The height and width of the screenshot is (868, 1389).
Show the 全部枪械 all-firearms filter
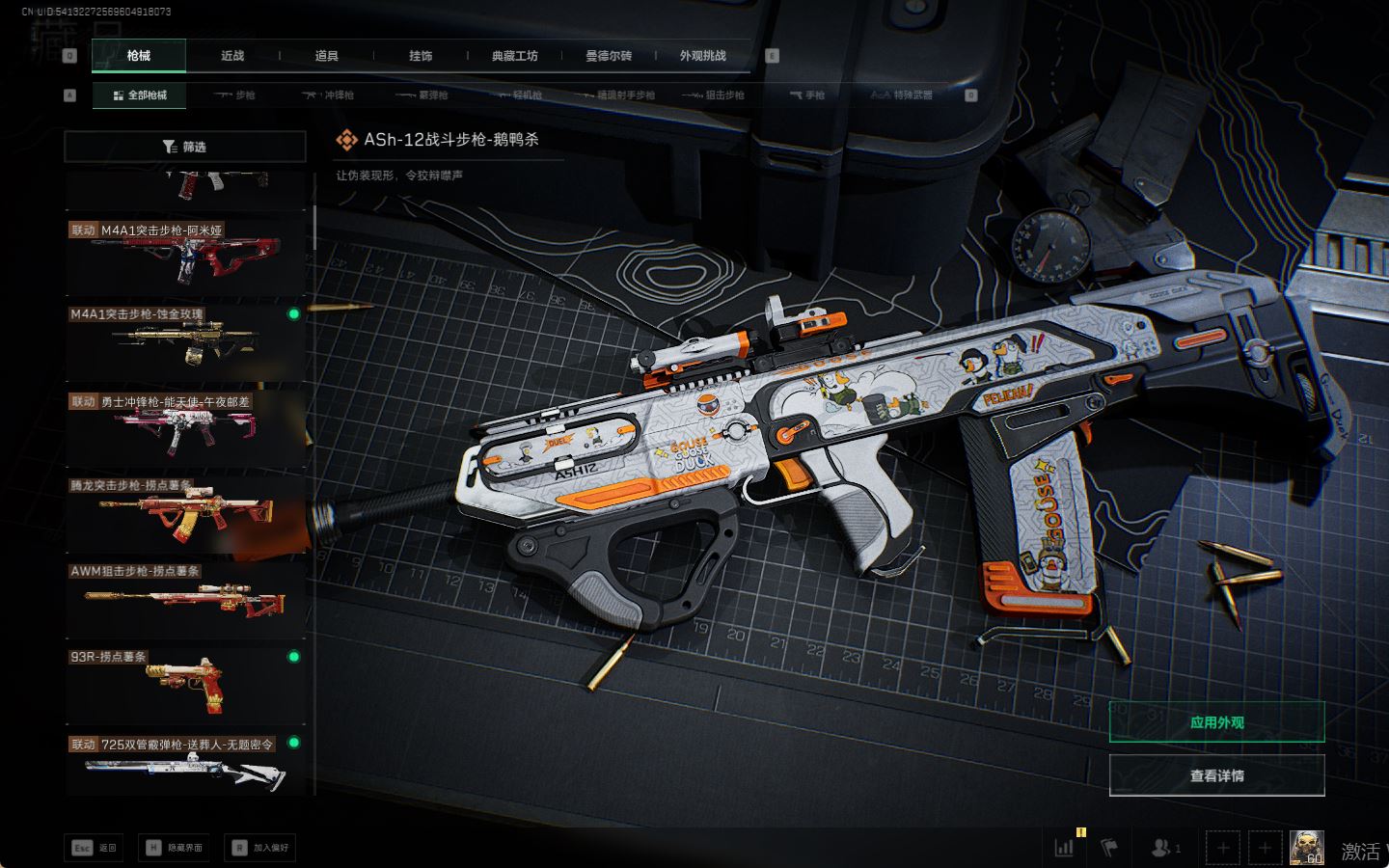point(140,95)
